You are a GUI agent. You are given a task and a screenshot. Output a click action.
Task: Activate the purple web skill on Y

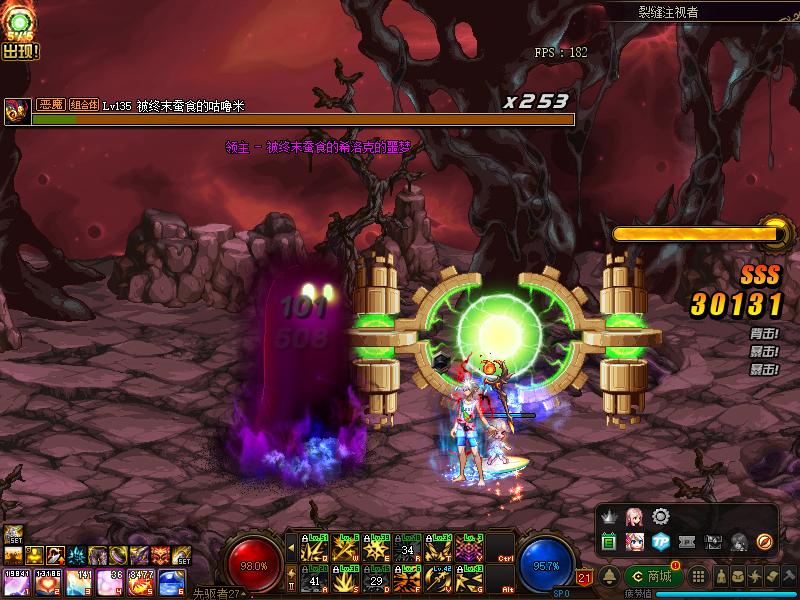(470, 548)
